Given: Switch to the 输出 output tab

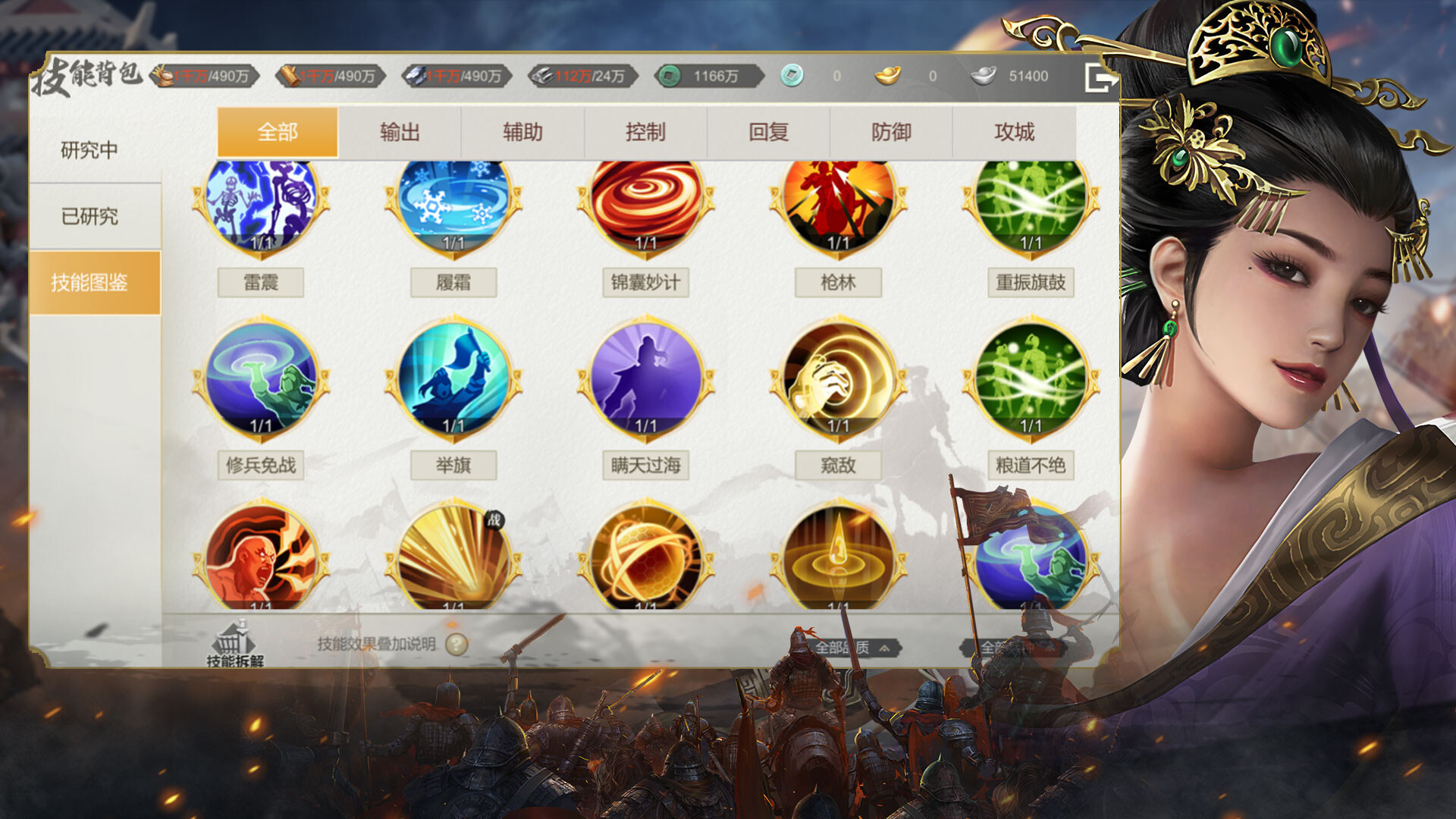Looking at the screenshot, I should tap(400, 132).
